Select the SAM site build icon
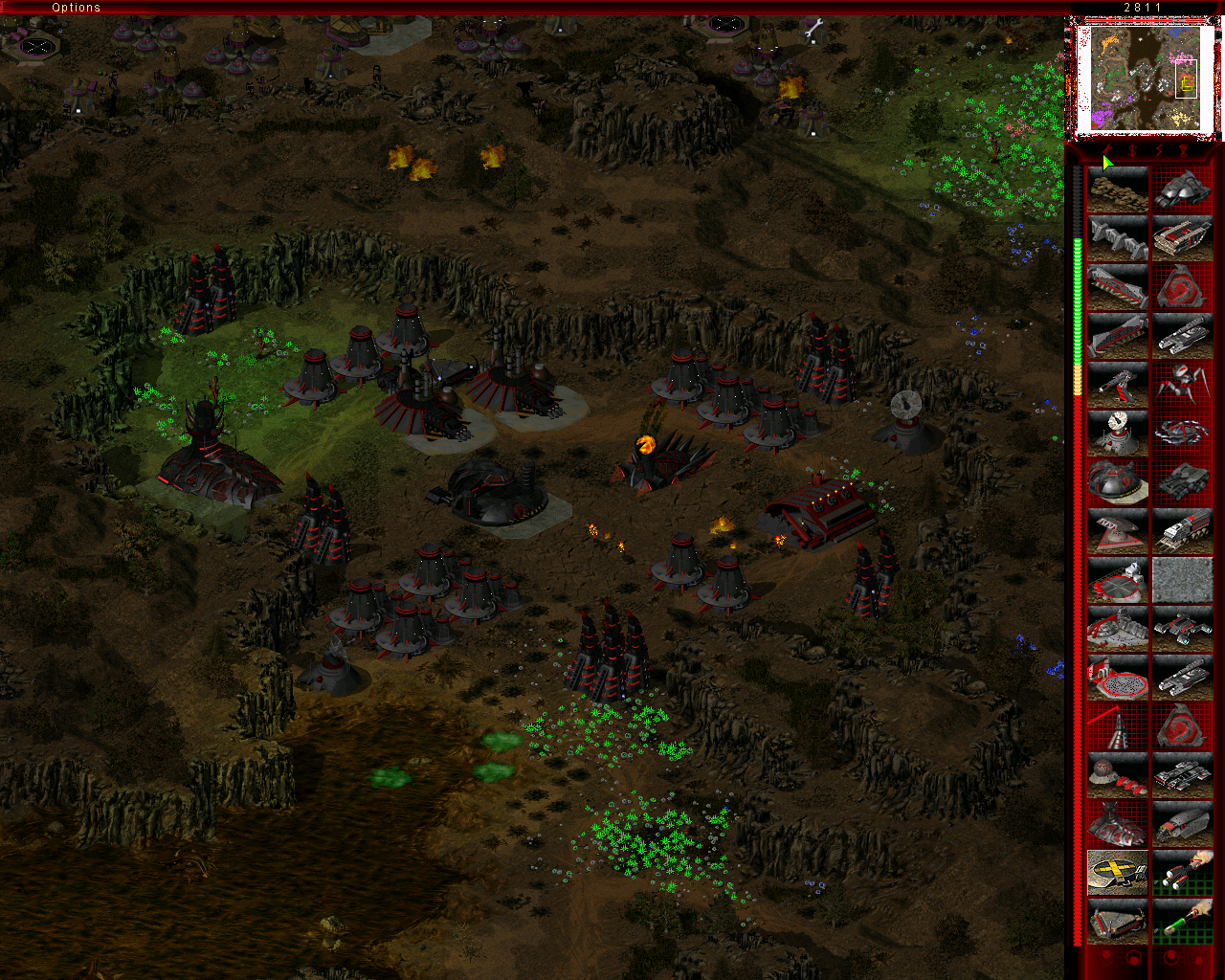 pyautogui.click(x=1117, y=775)
